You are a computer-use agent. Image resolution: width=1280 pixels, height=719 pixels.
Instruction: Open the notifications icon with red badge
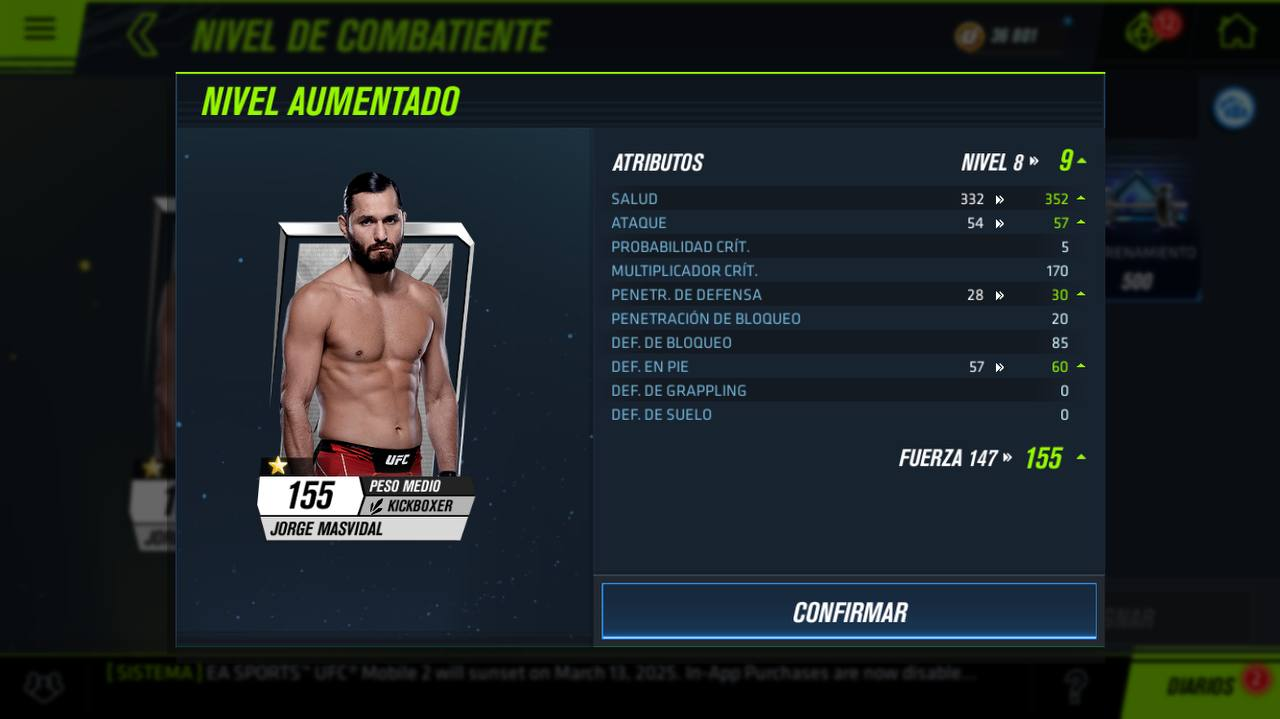pos(1146,32)
